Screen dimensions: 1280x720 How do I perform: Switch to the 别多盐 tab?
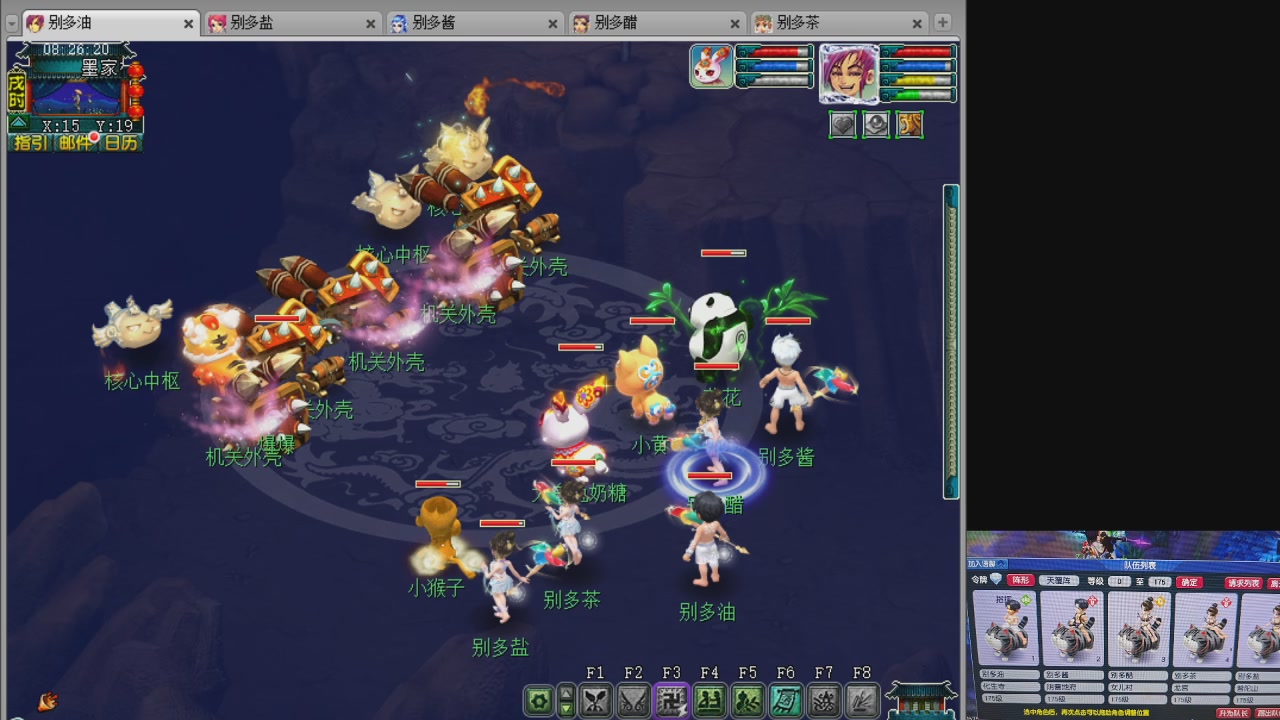[x=250, y=22]
